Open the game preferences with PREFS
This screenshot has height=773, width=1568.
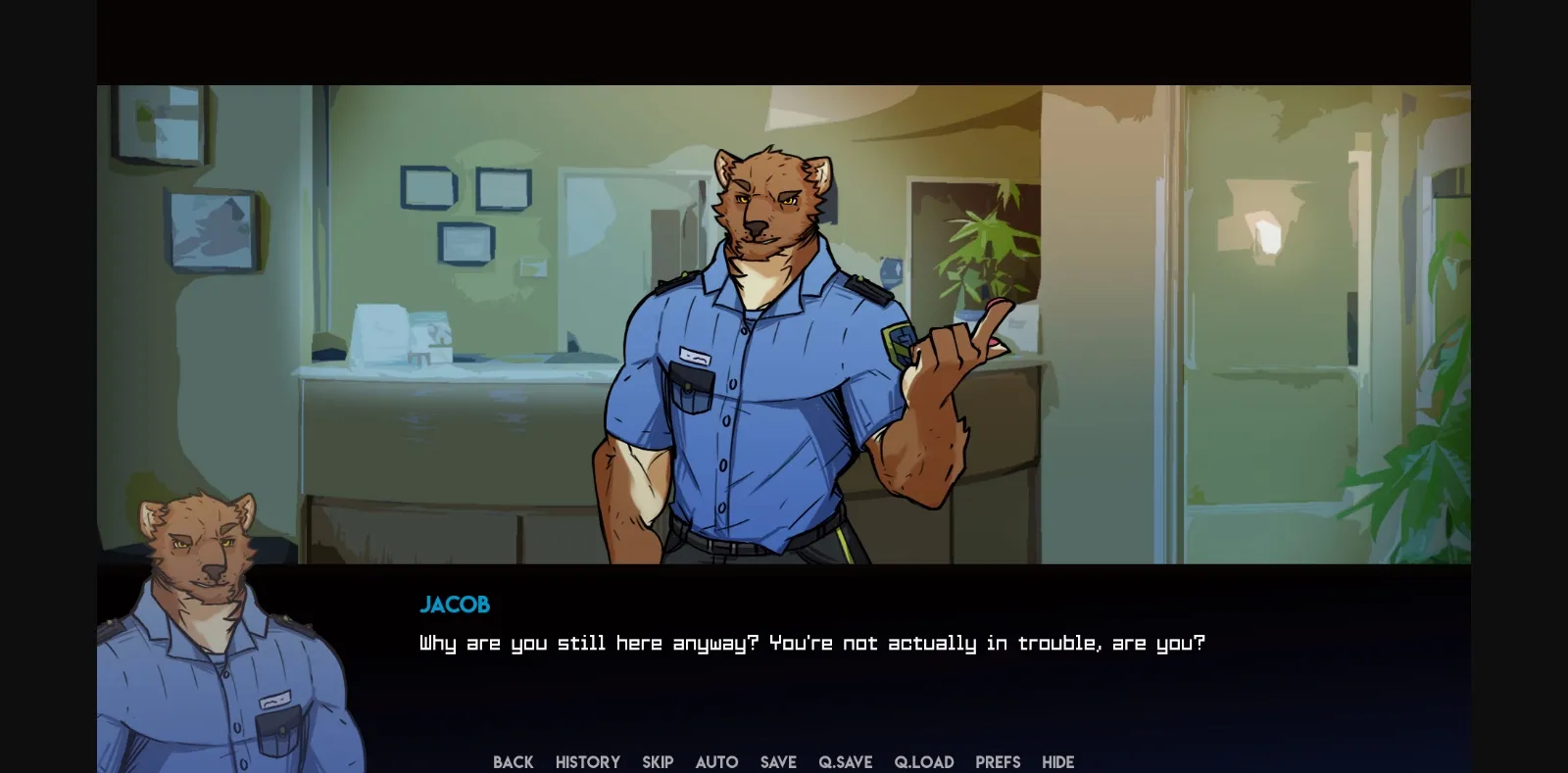pyautogui.click(x=997, y=762)
